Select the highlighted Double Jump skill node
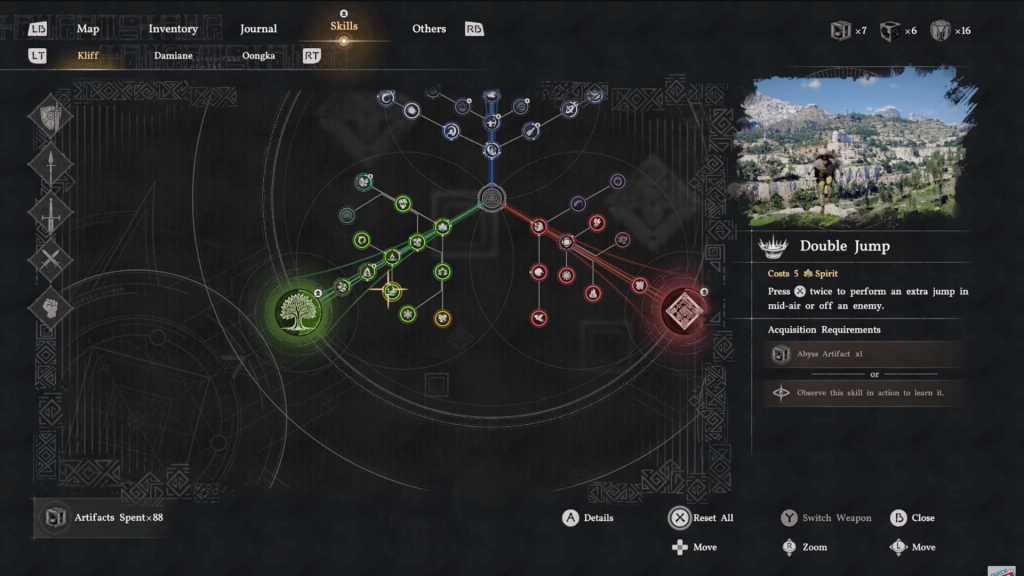Screen dimensions: 1024x576 click(x=391, y=291)
